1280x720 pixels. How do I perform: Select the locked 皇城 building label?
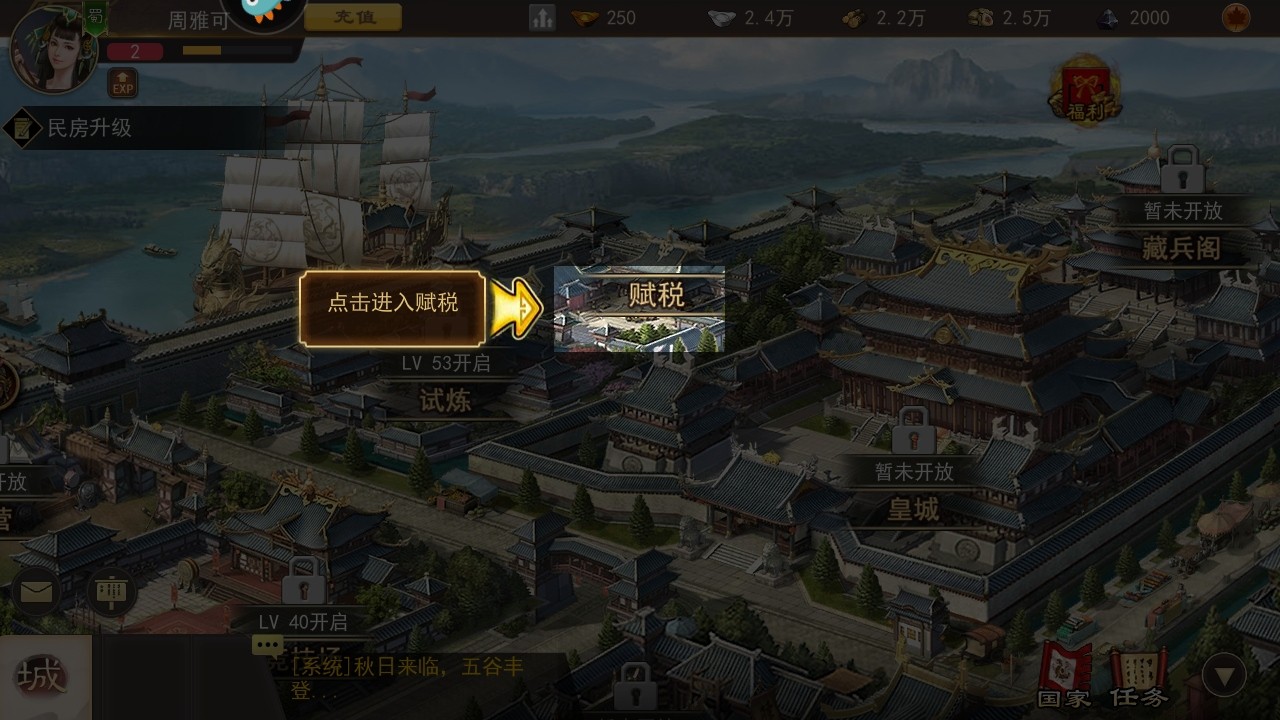[913, 509]
